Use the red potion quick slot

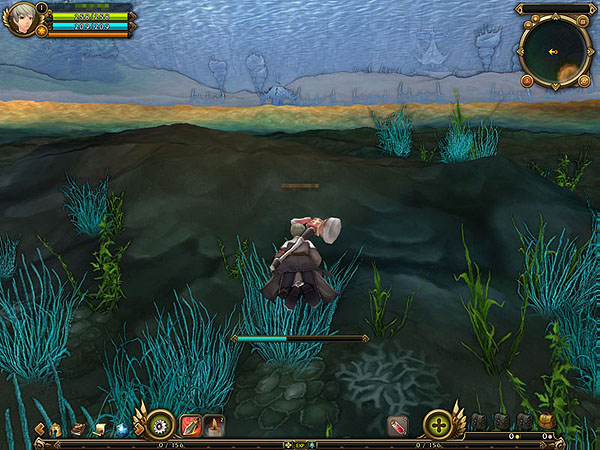pos(397,426)
